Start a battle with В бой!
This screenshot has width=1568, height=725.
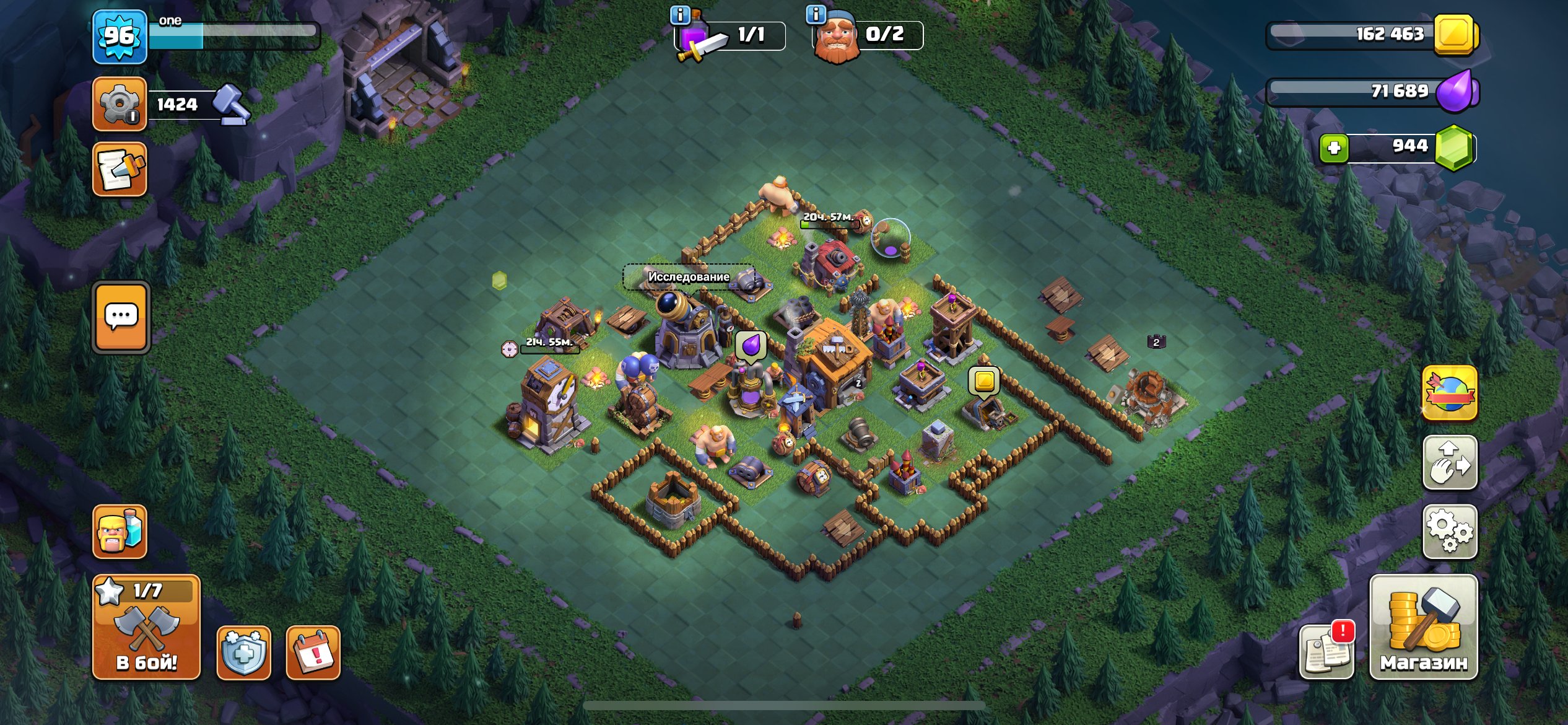tap(146, 626)
